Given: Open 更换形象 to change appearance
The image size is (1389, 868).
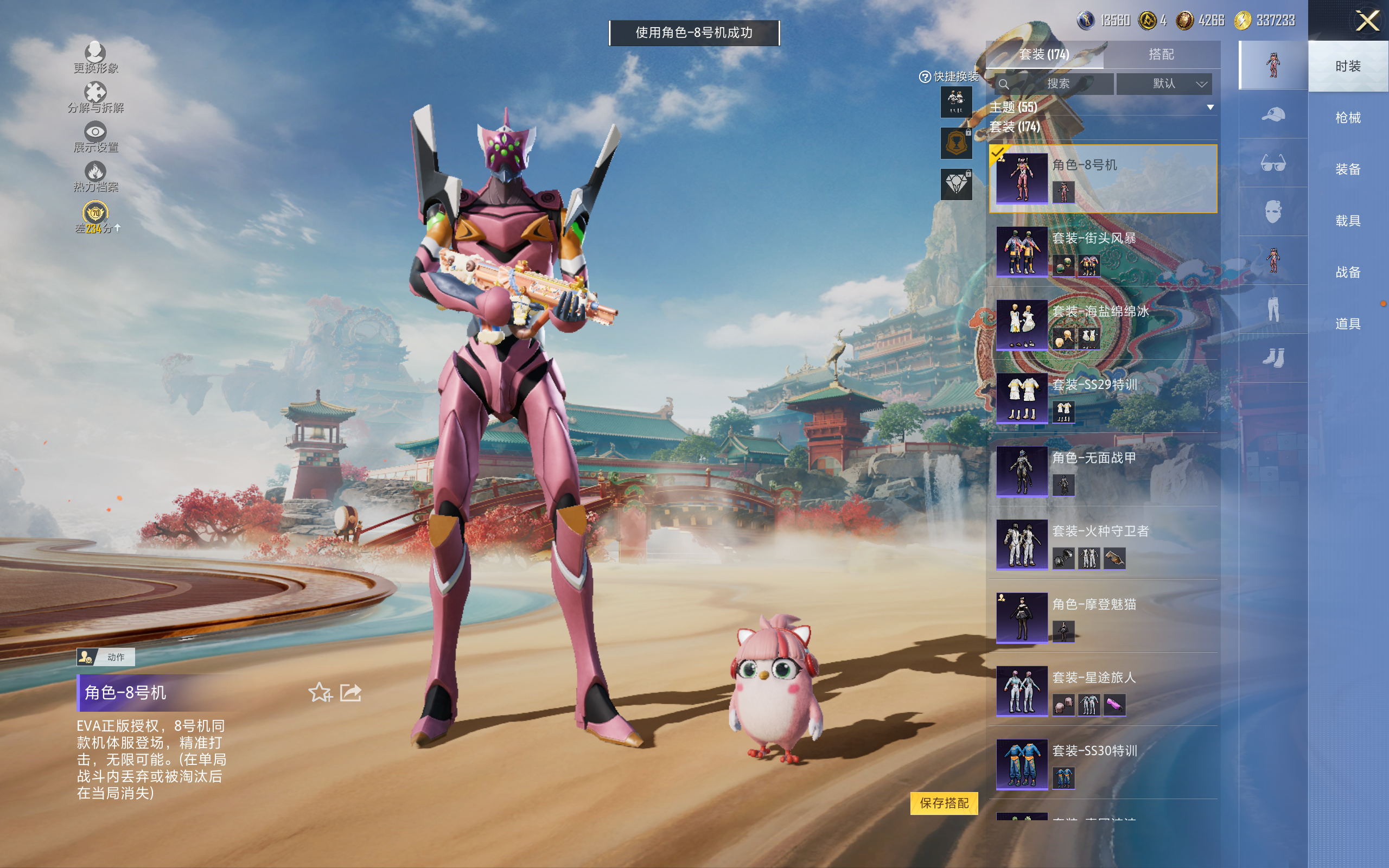Looking at the screenshot, I should (x=95, y=58).
